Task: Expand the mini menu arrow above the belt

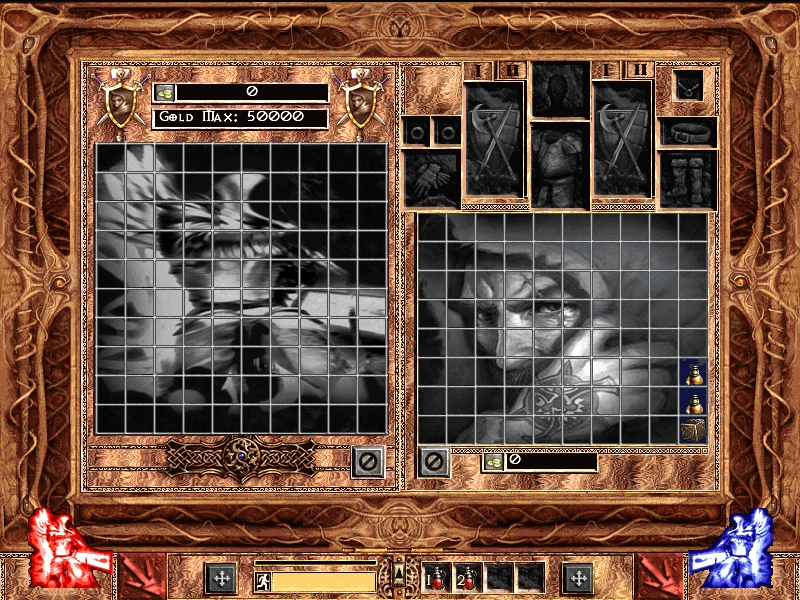Action: (x=399, y=573)
